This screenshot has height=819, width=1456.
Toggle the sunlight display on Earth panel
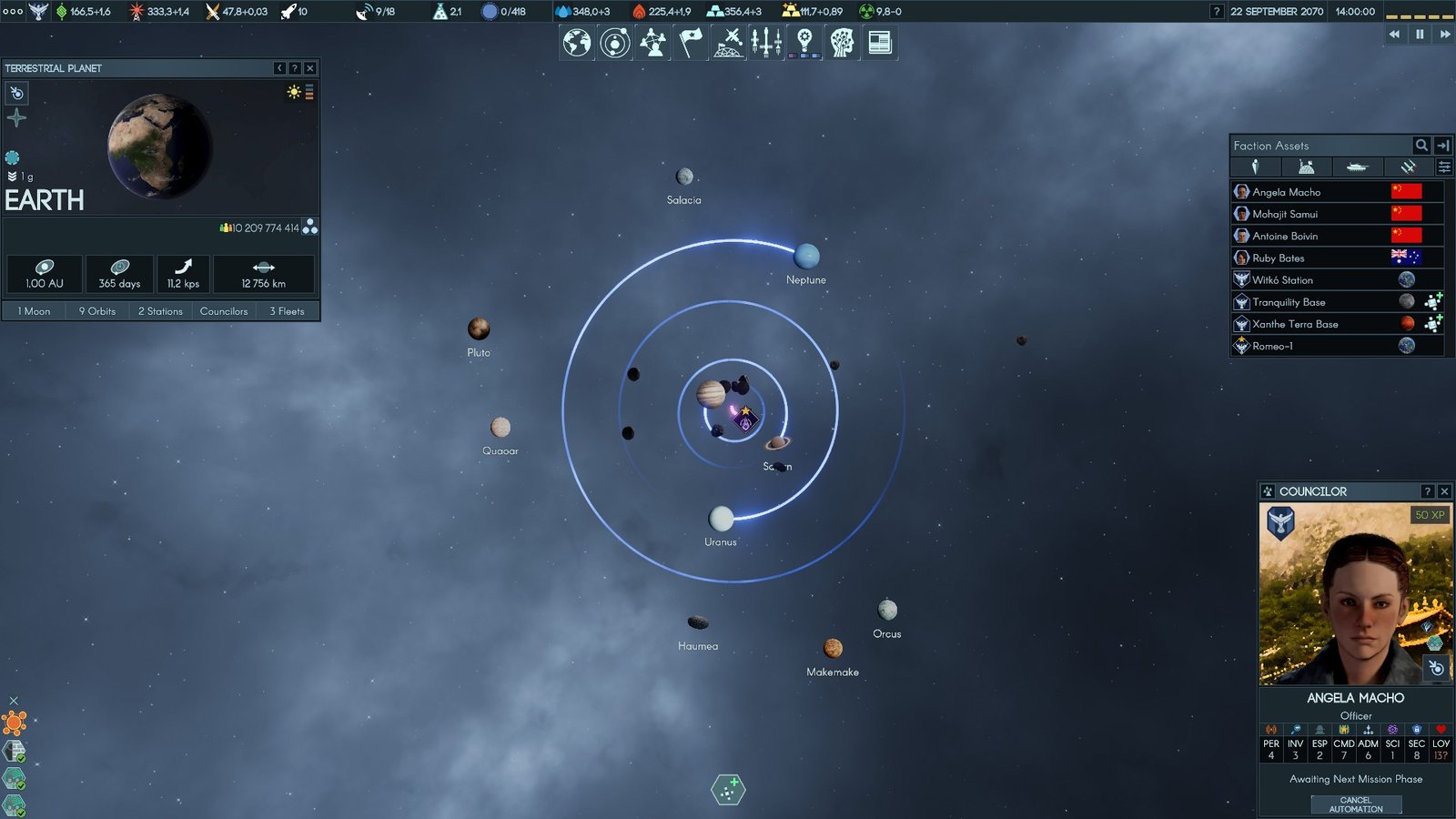tap(293, 92)
